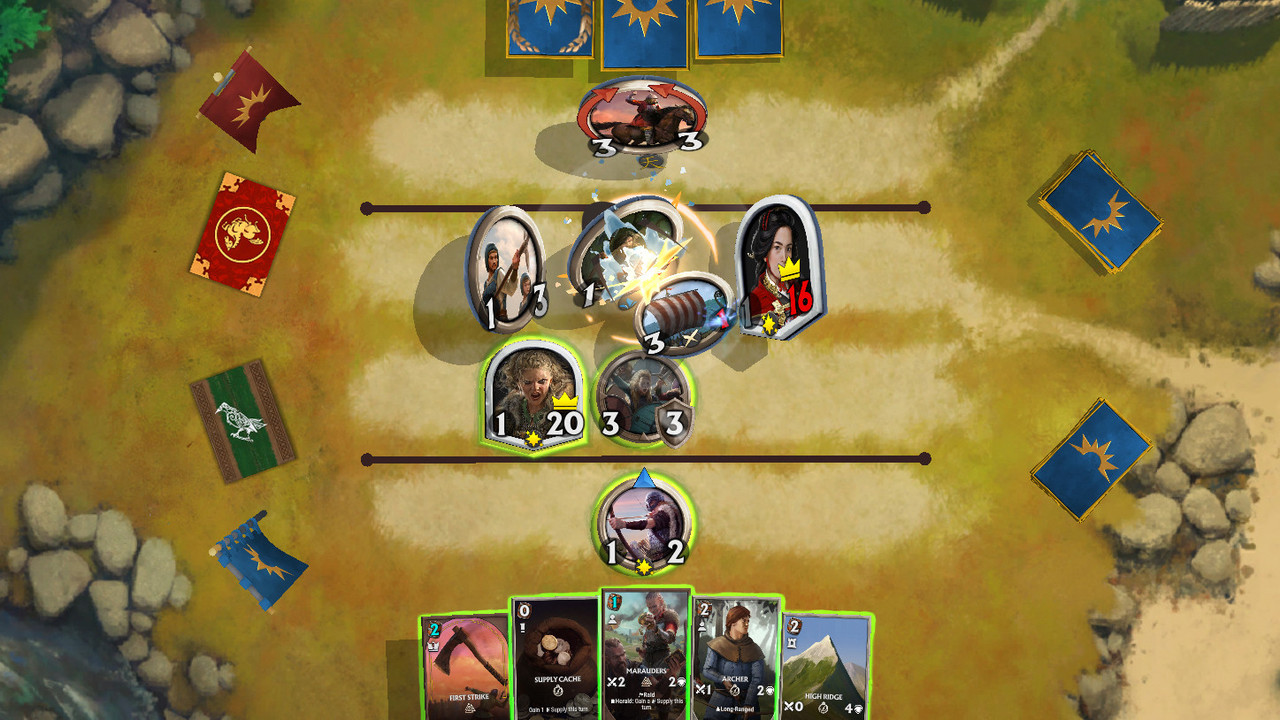Target the enemy 1/3 spearmen unit
This screenshot has width=1280, height=720.
[507, 268]
